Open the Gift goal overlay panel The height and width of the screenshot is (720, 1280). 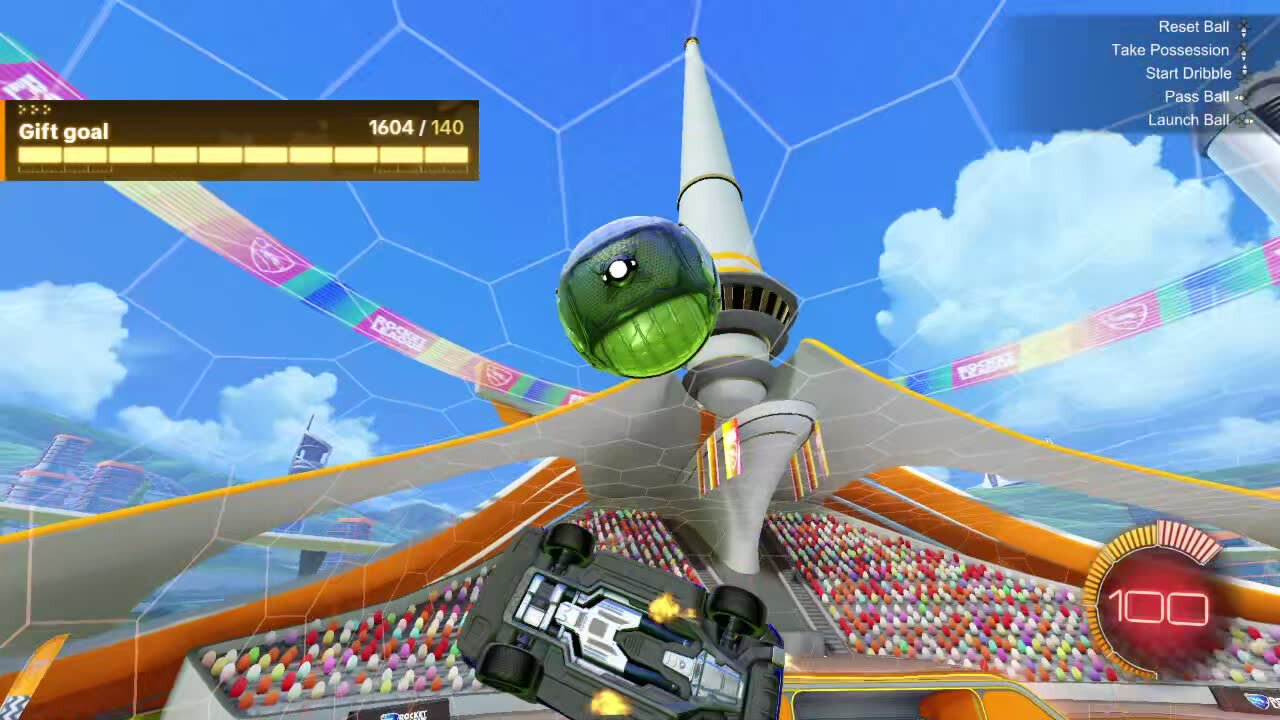tap(241, 140)
